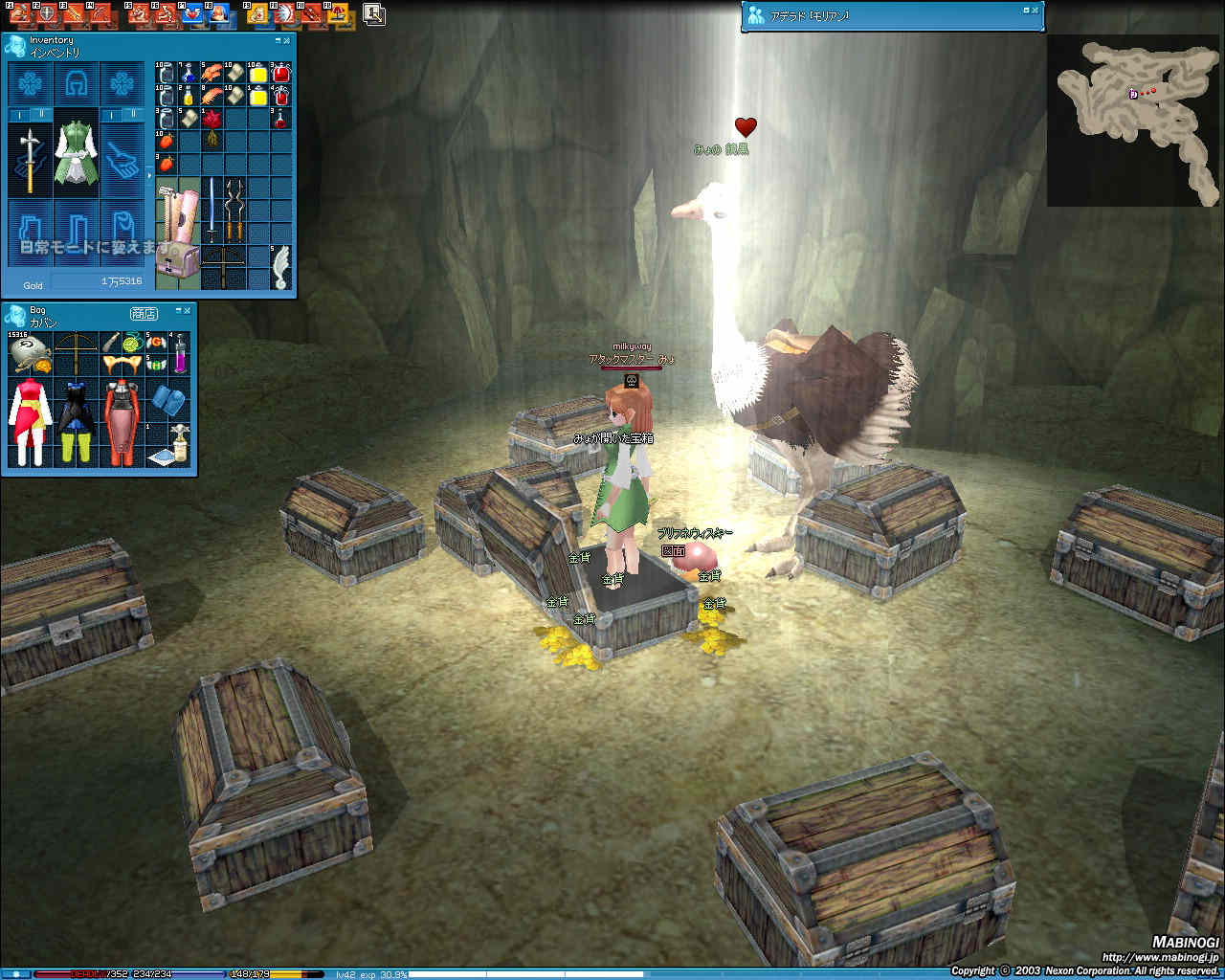The image size is (1225, 980).
Task: Open the 商店 shop button in Bag
Action: point(144,314)
